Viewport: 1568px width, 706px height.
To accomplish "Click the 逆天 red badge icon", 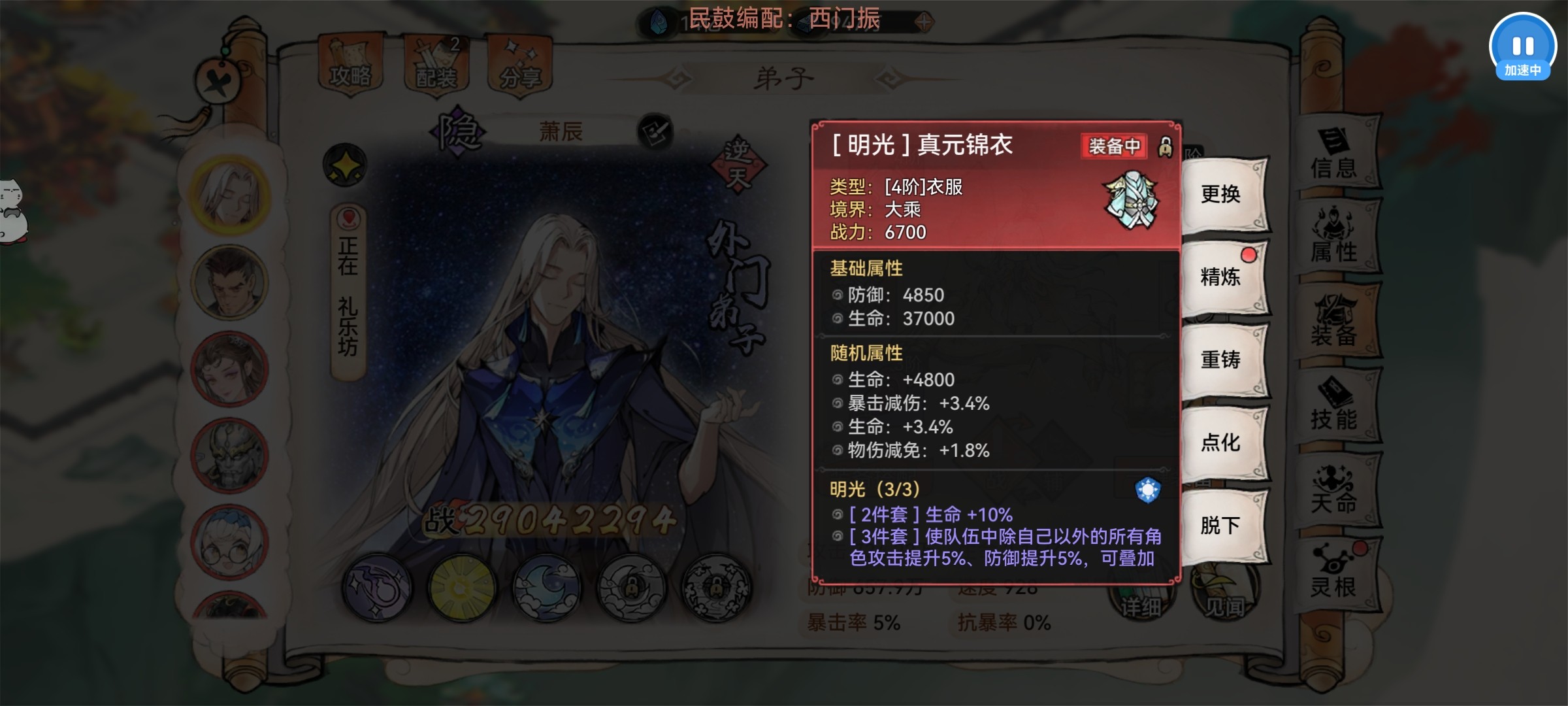I will click(x=737, y=163).
